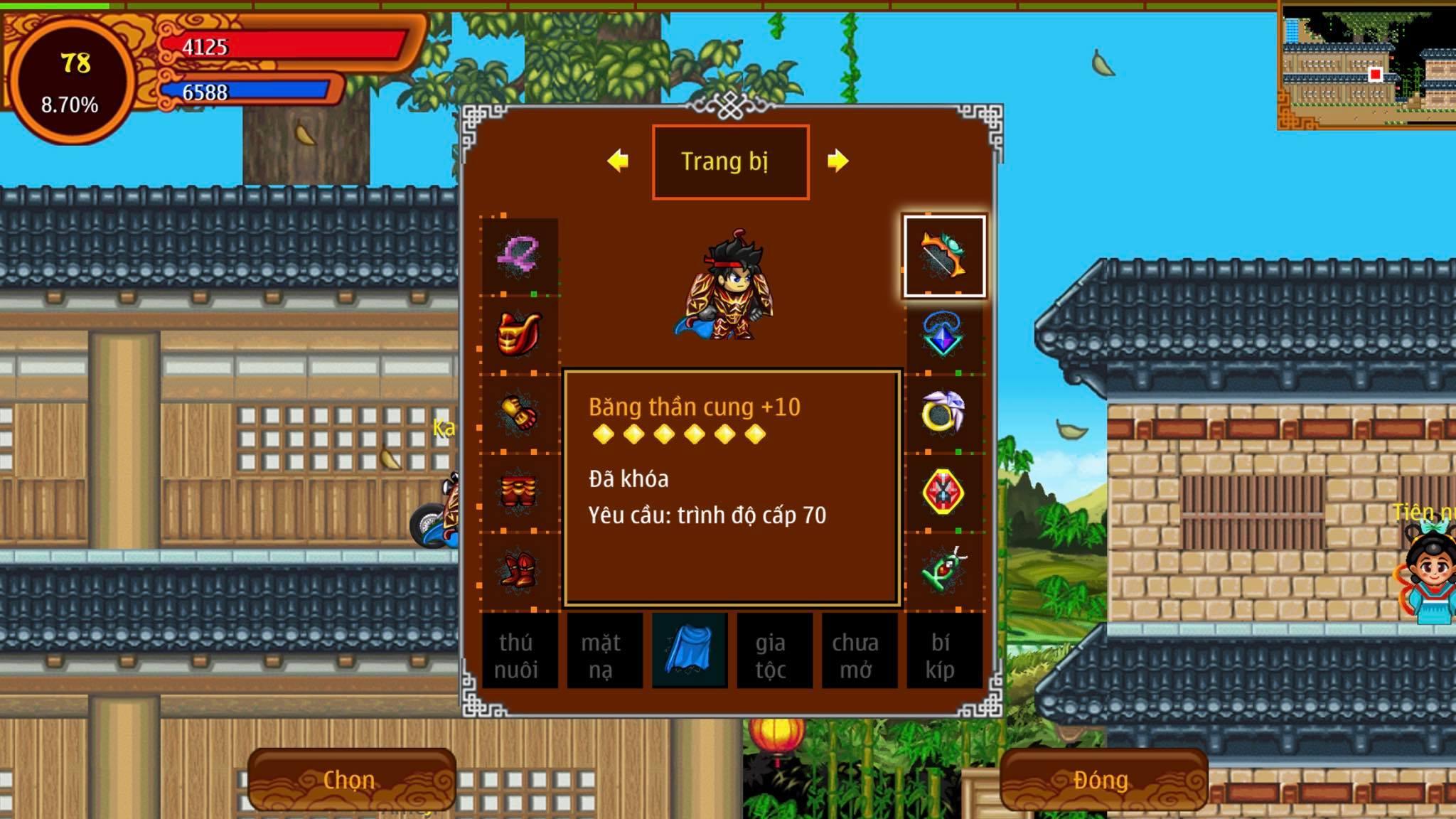
Task: Click the right arrow beside Trang bị
Action: point(839,161)
